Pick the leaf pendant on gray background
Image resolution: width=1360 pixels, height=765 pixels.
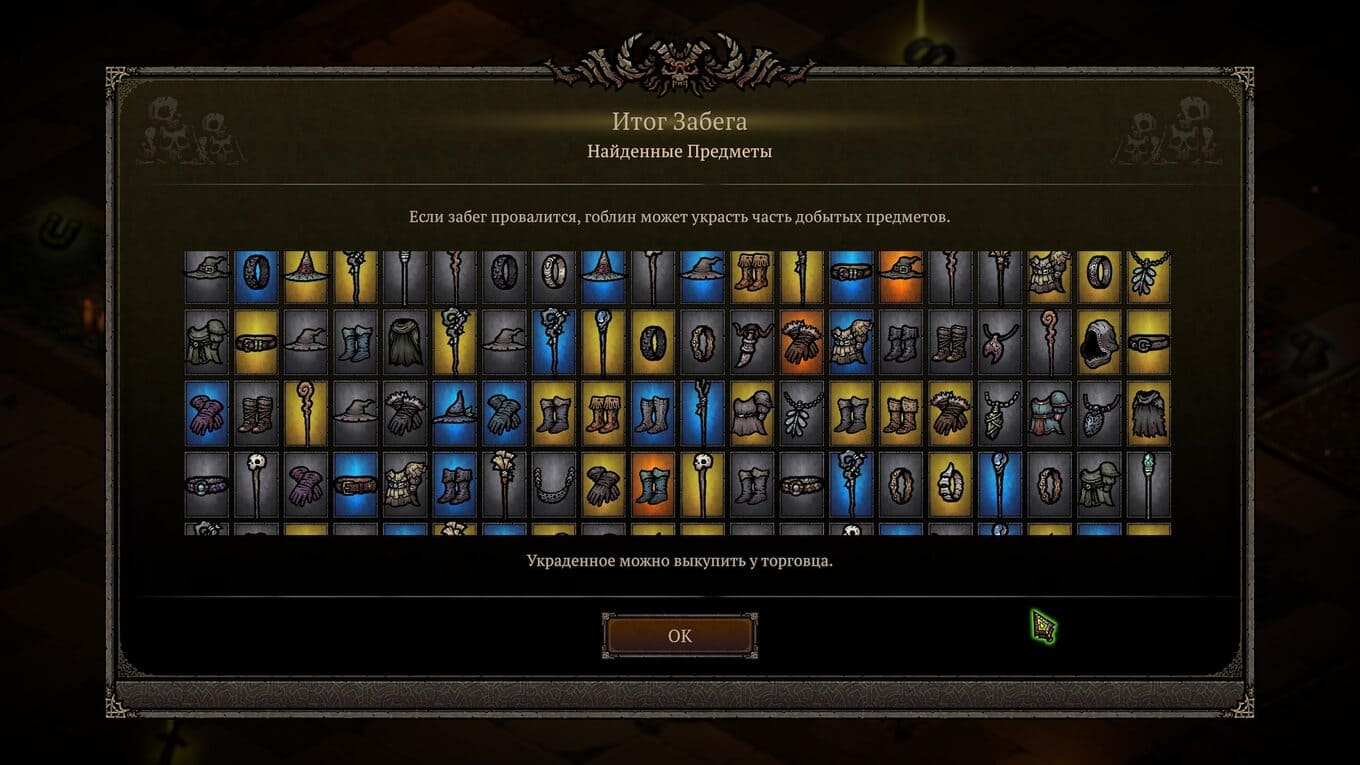(801, 414)
